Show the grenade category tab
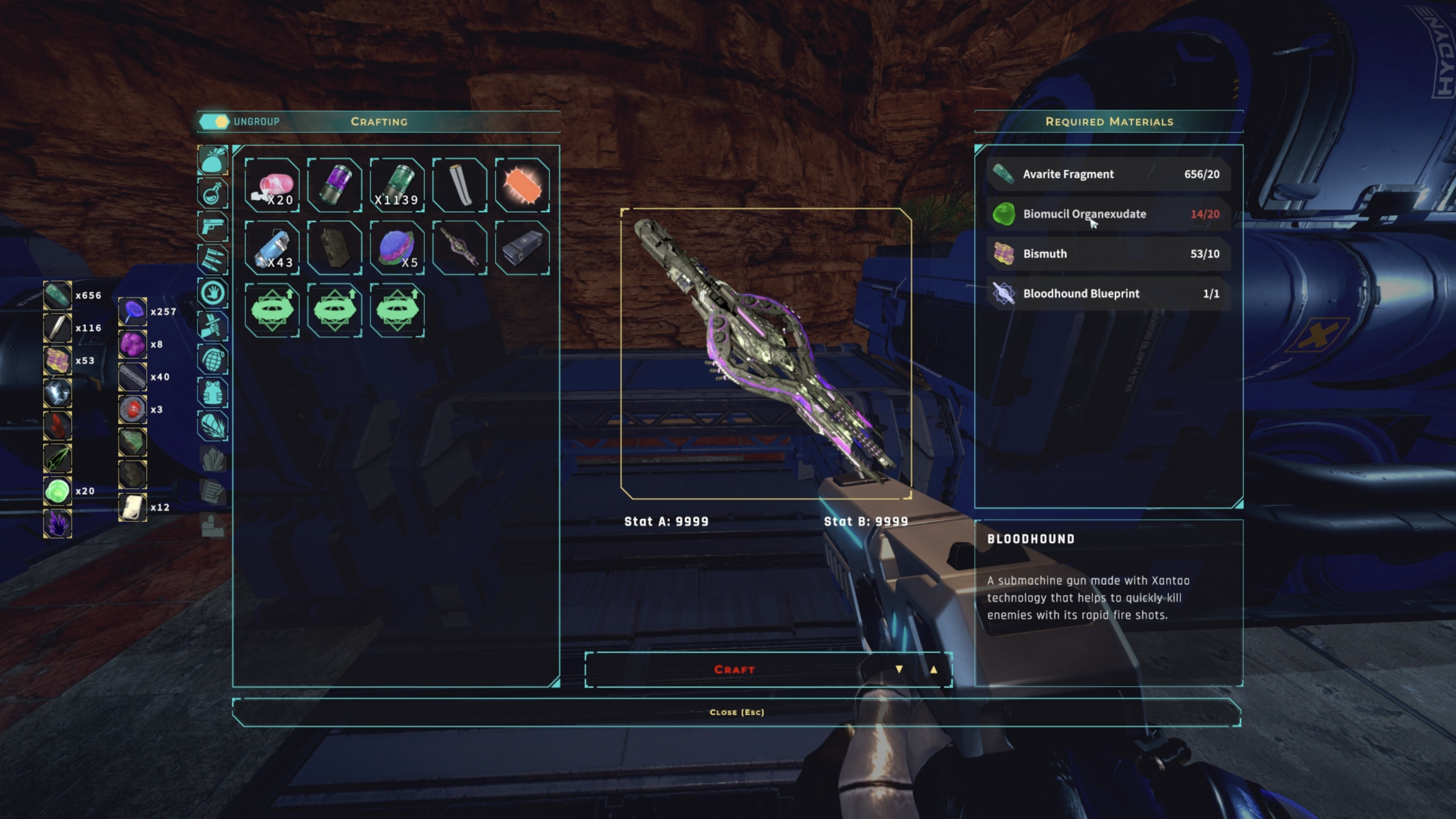The width and height of the screenshot is (1456, 819). 212,359
